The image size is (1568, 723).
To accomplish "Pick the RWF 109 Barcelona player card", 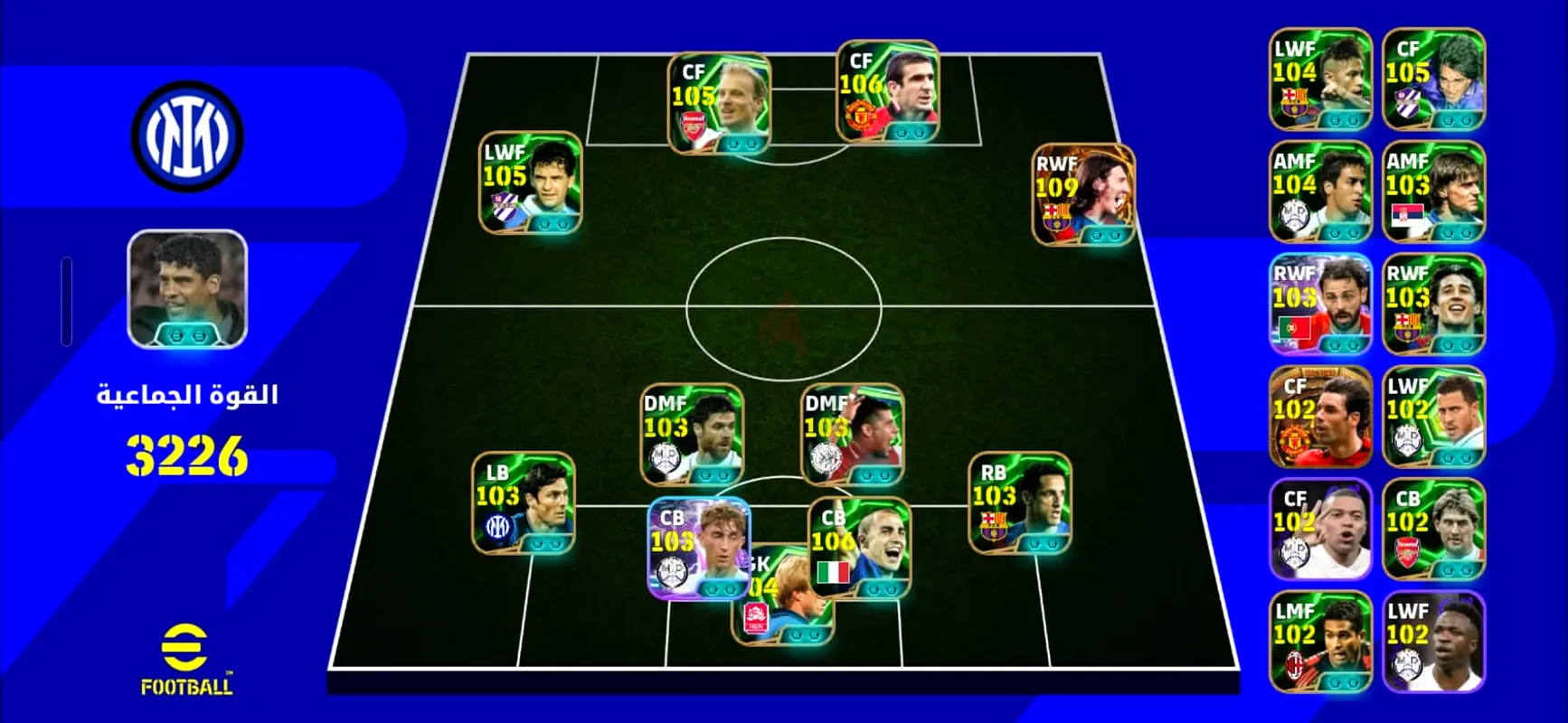I will click(1082, 194).
